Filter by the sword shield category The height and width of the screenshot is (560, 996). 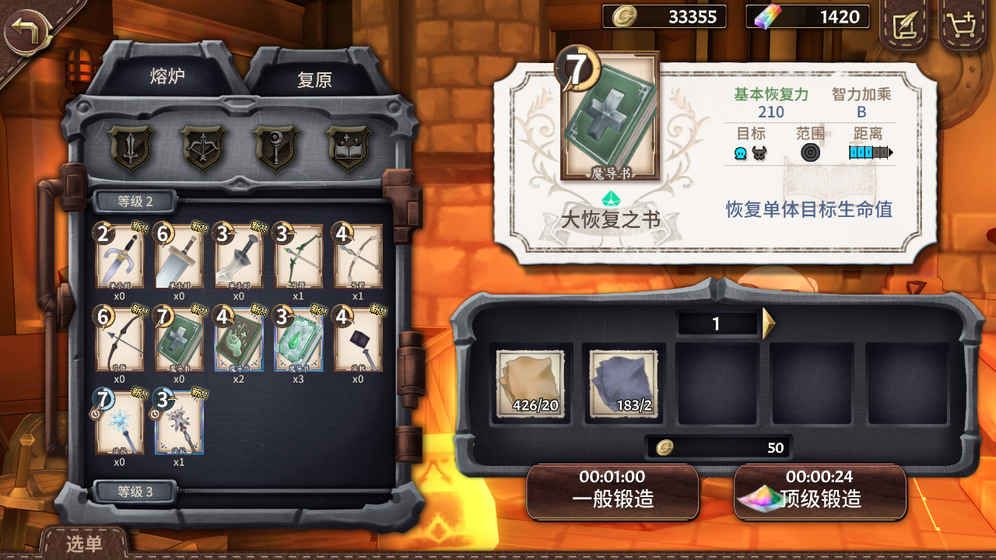pyautogui.click(x=129, y=147)
